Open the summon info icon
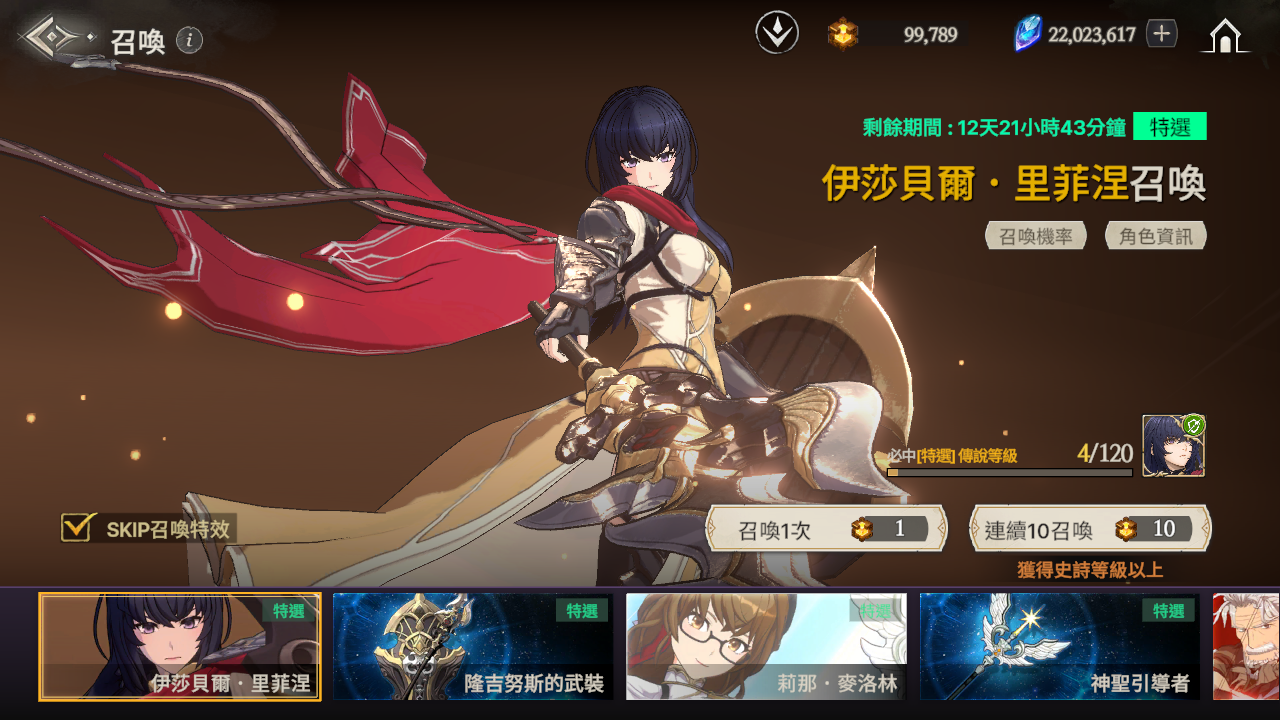 [189, 40]
